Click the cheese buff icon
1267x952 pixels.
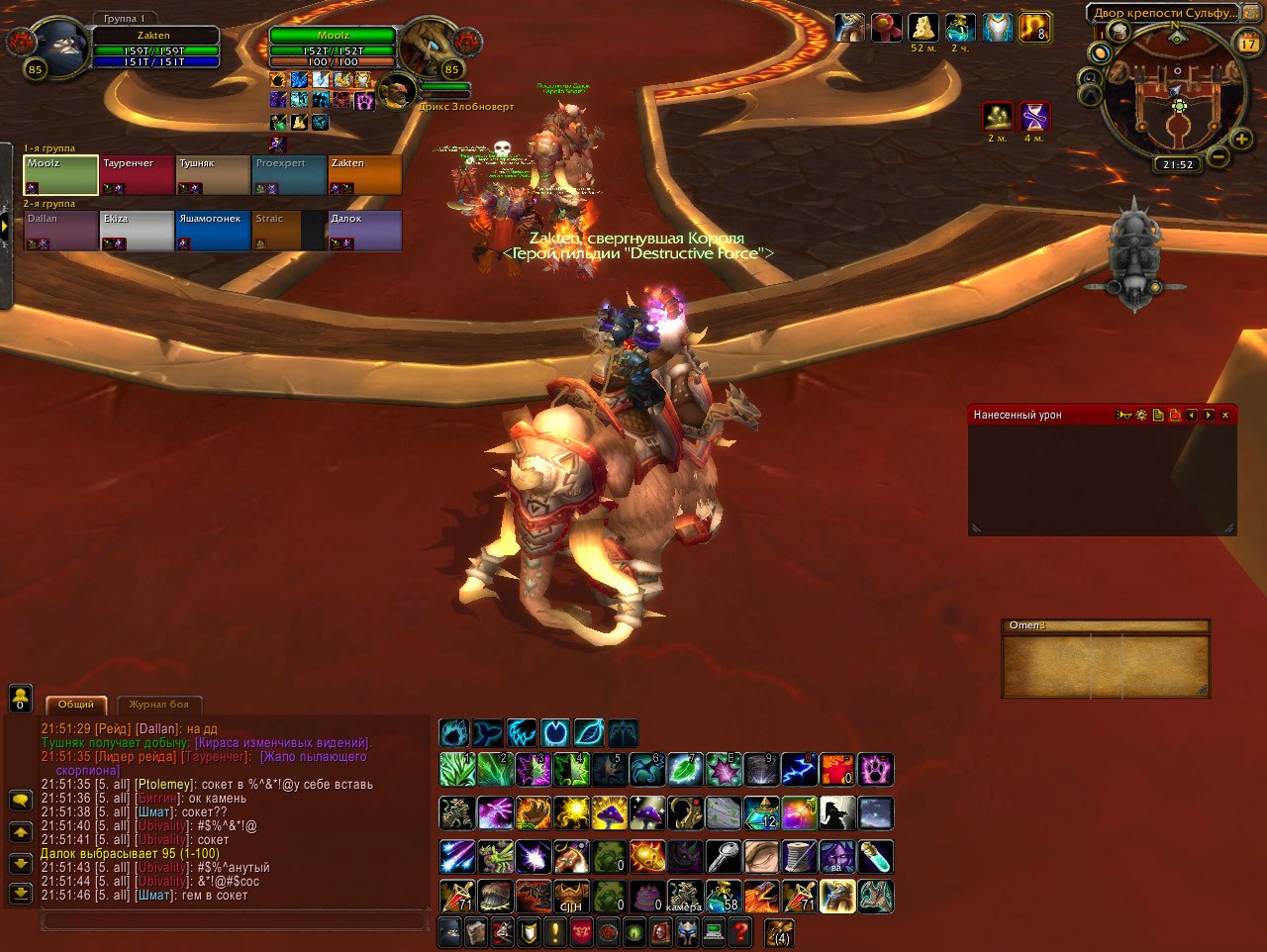(924, 28)
